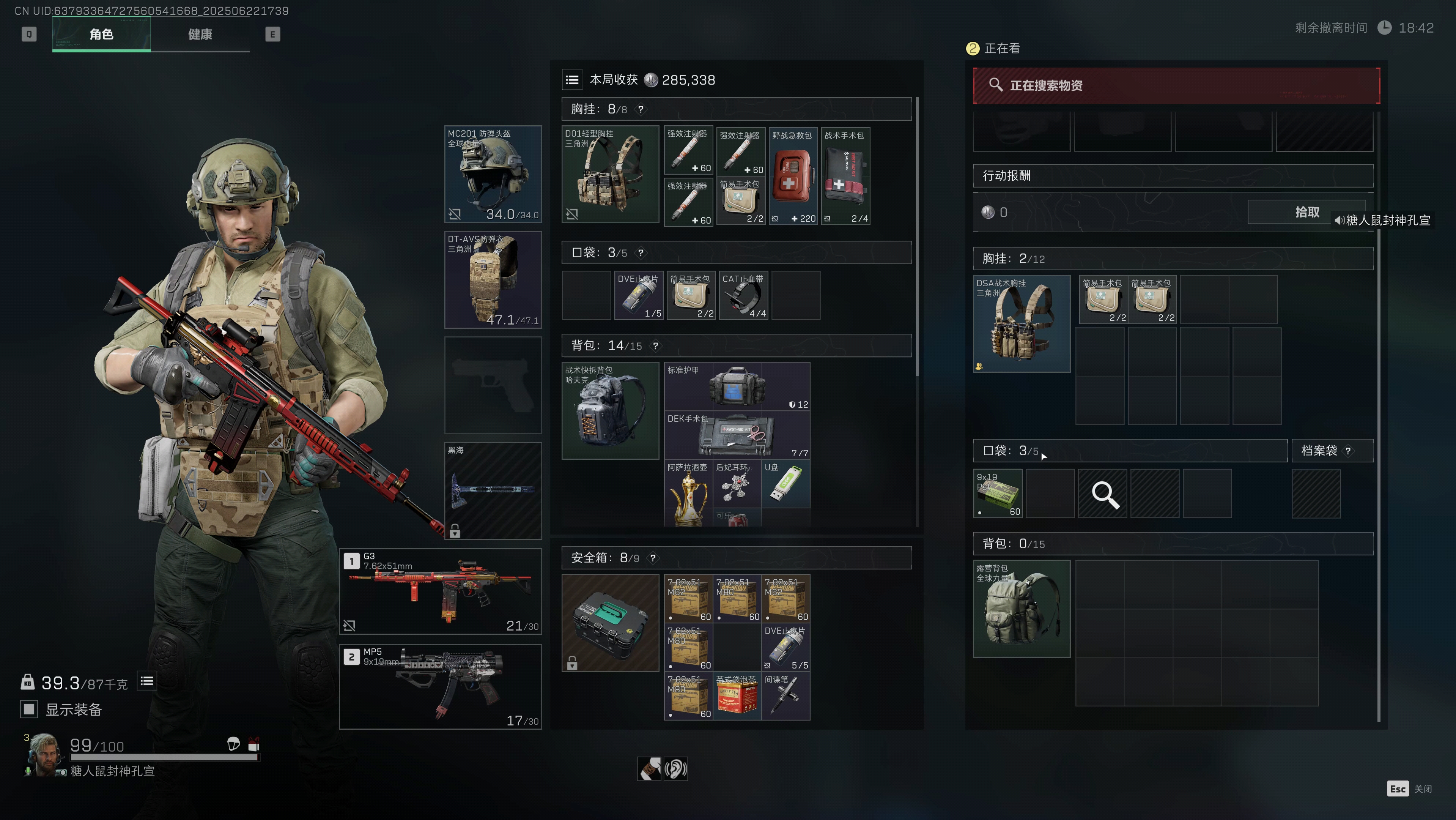Select the 角色 tab
1456x820 pixels.
coord(101,35)
